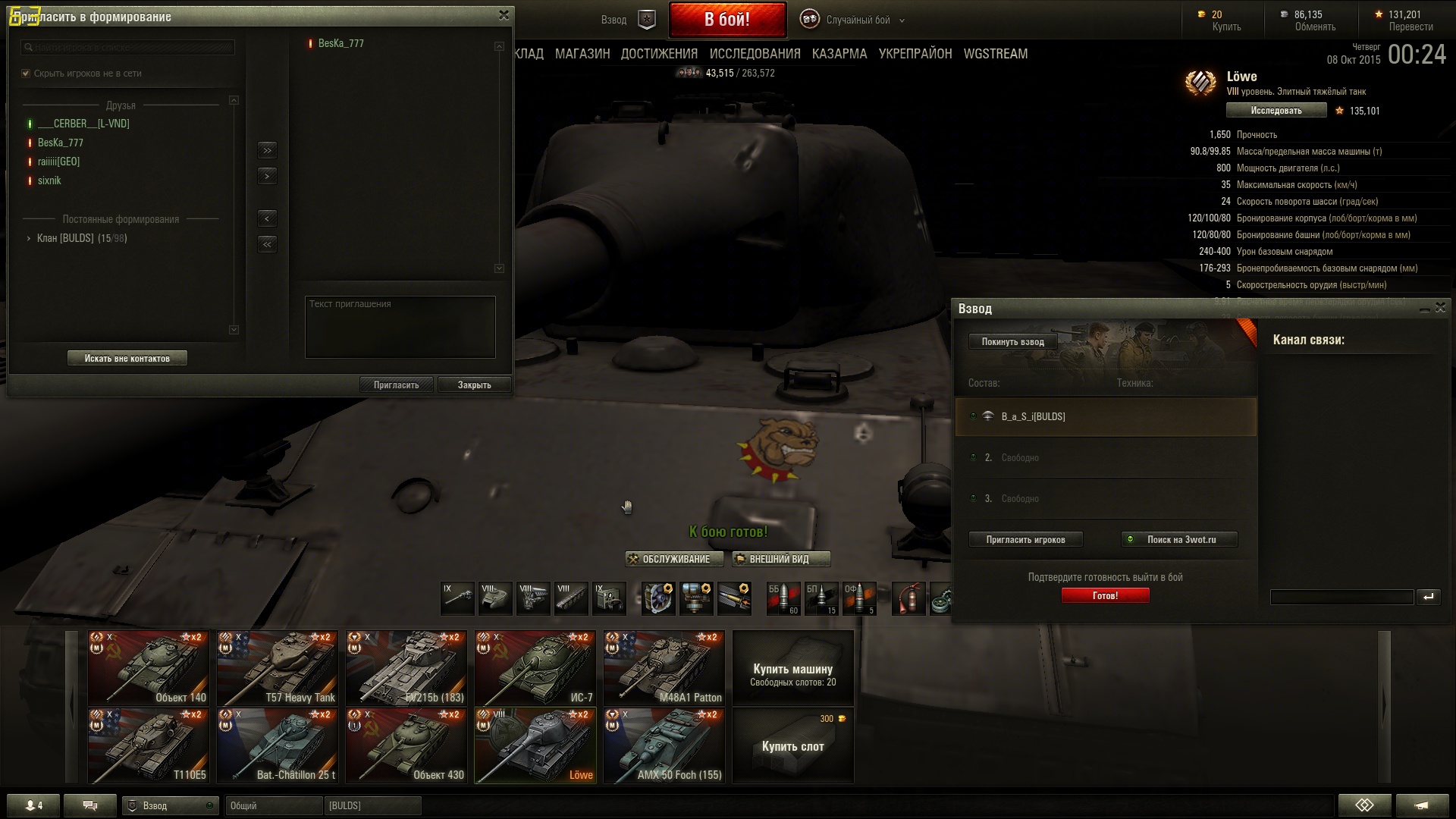Switch to ИССЛЕДОВАНИЯ tab
This screenshot has width=1456, height=819.
click(x=755, y=54)
